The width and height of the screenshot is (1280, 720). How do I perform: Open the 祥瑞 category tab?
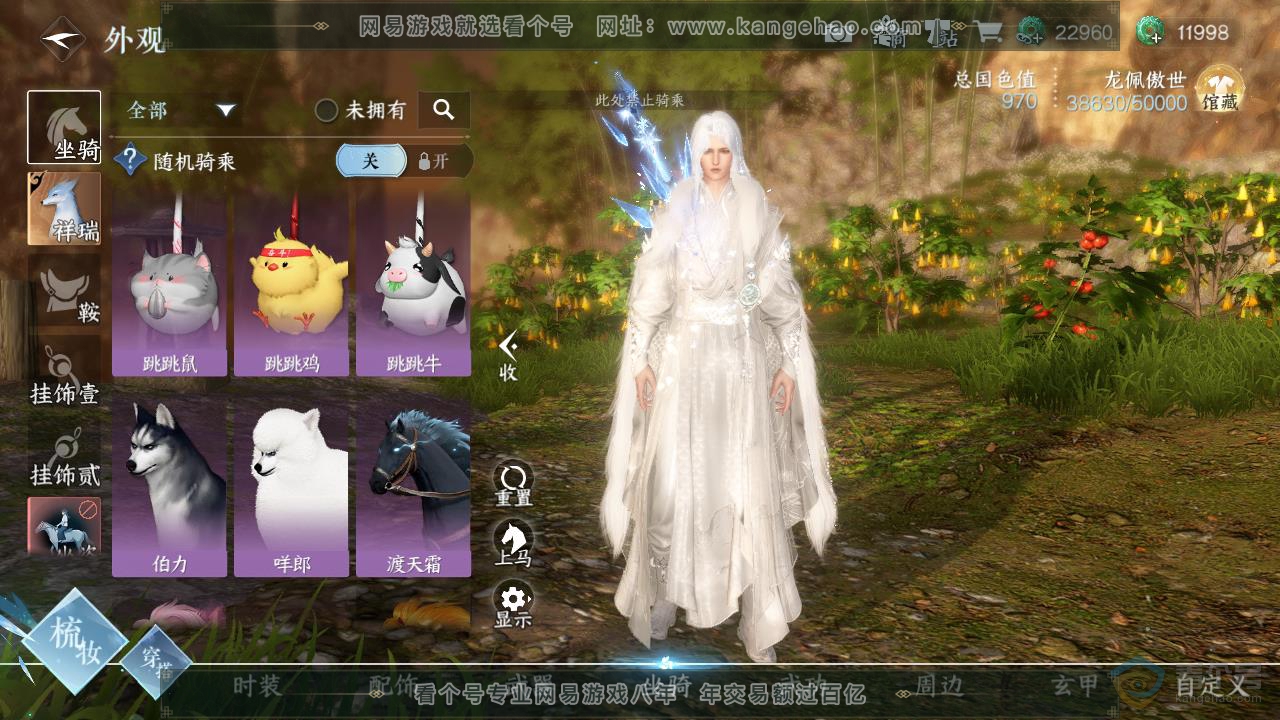pyautogui.click(x=64, y=208)
